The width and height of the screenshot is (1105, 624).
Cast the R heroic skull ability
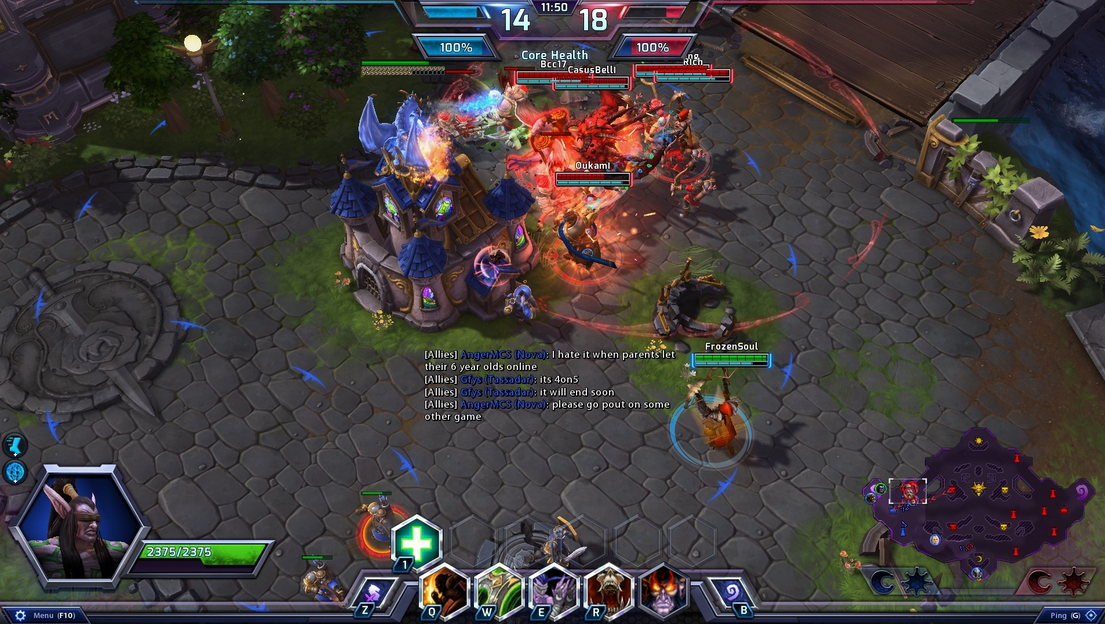click(x=608, y=590)
